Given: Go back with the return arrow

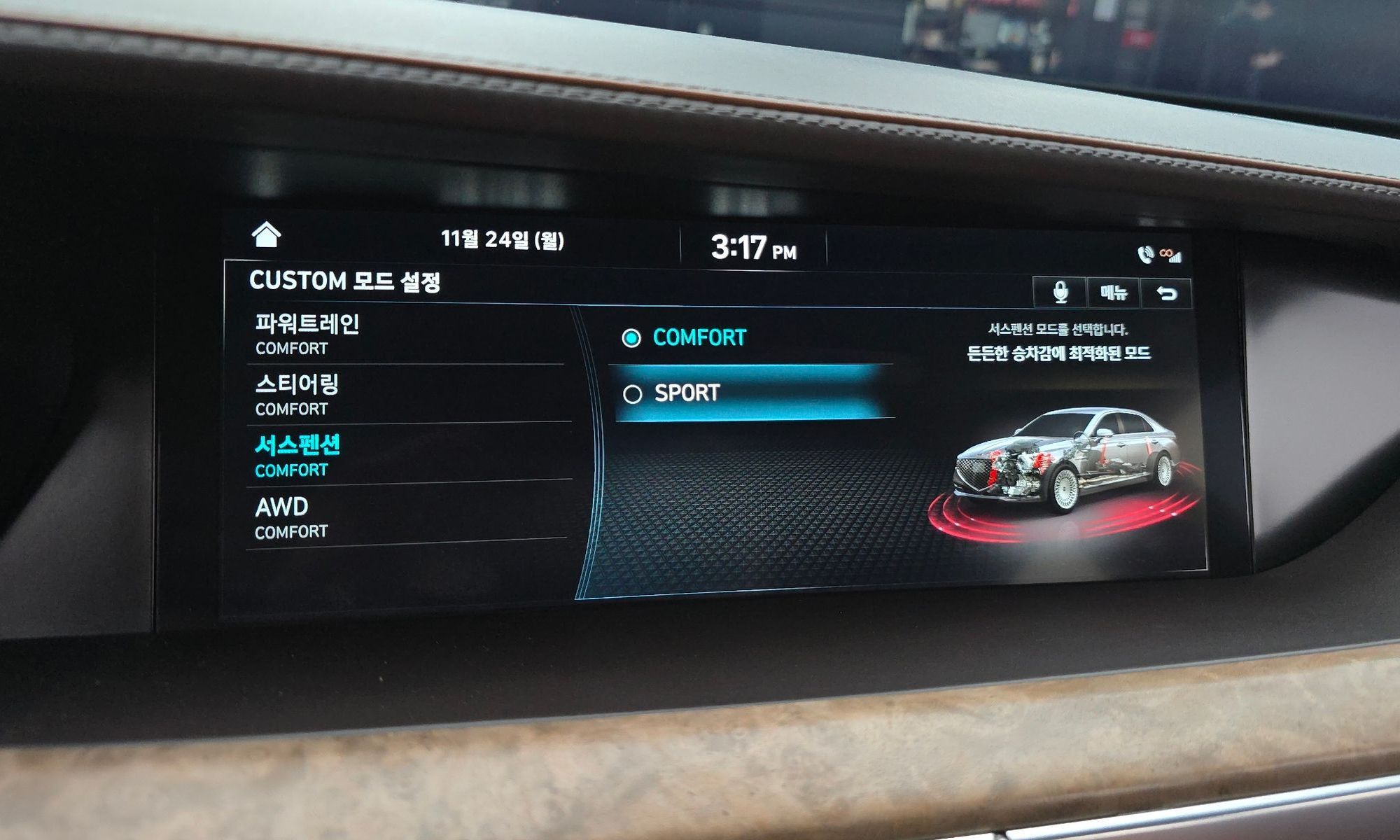Looking at the screenshot, I should (x=1165, y=293).
